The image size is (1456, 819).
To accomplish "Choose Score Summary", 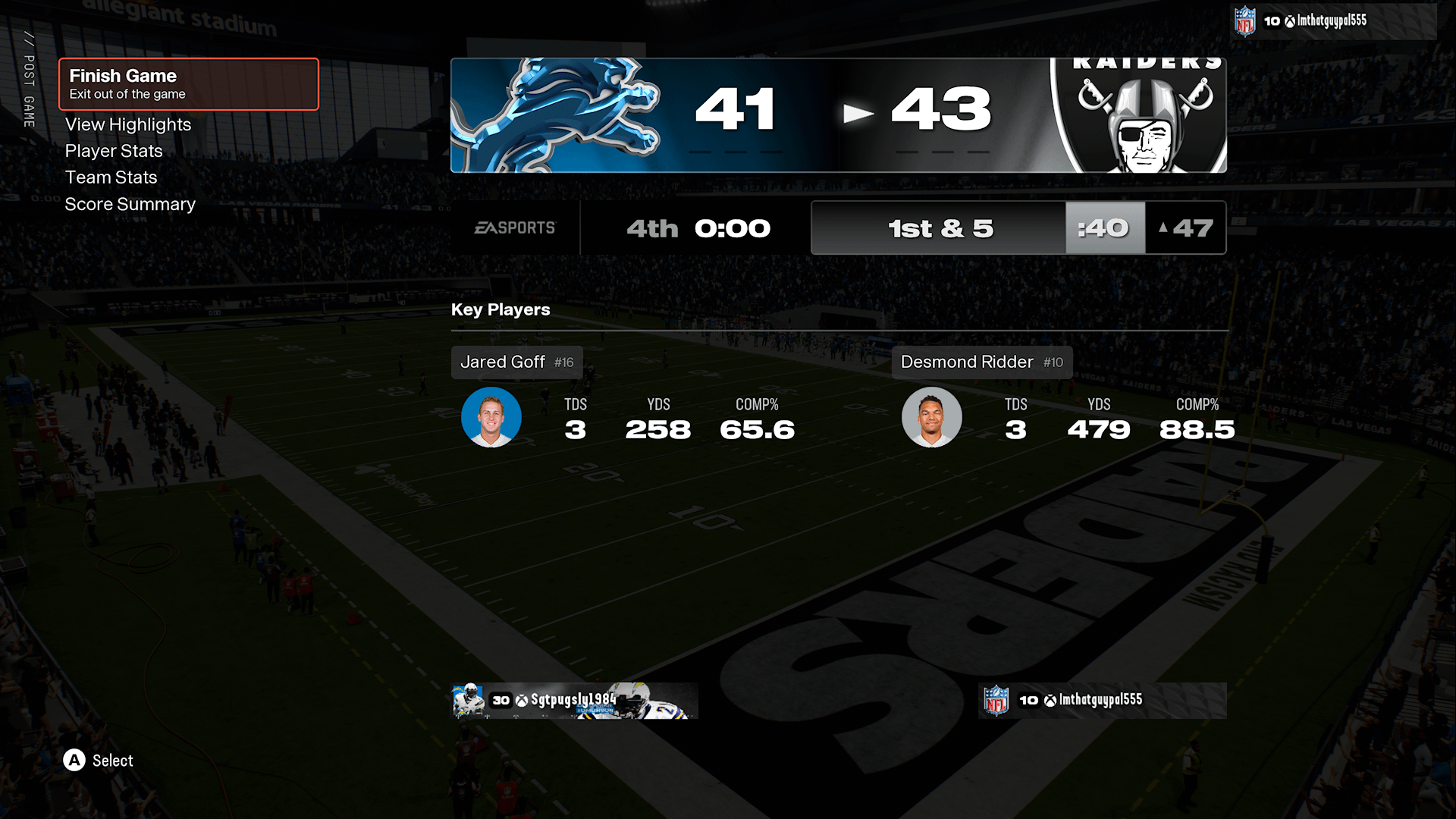I will (x=130, y=204).
